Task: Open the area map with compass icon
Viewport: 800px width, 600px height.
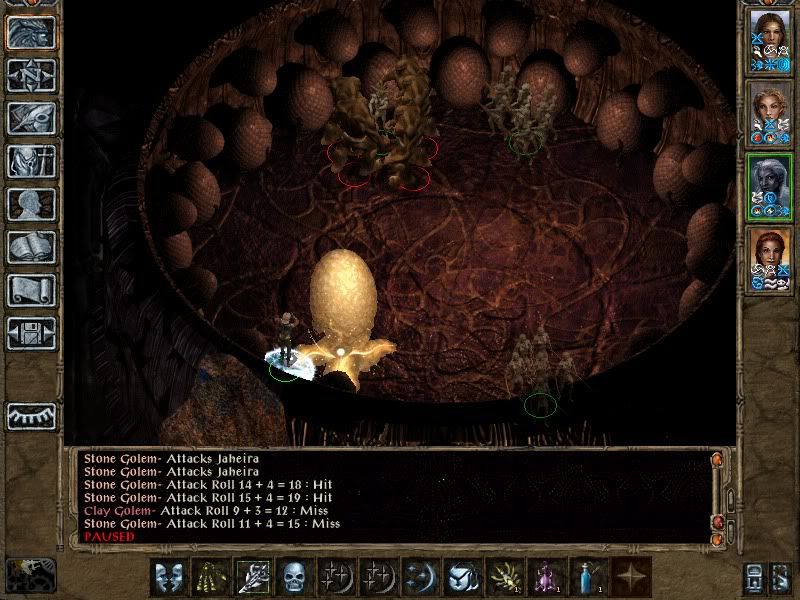Action: (31, 75)
